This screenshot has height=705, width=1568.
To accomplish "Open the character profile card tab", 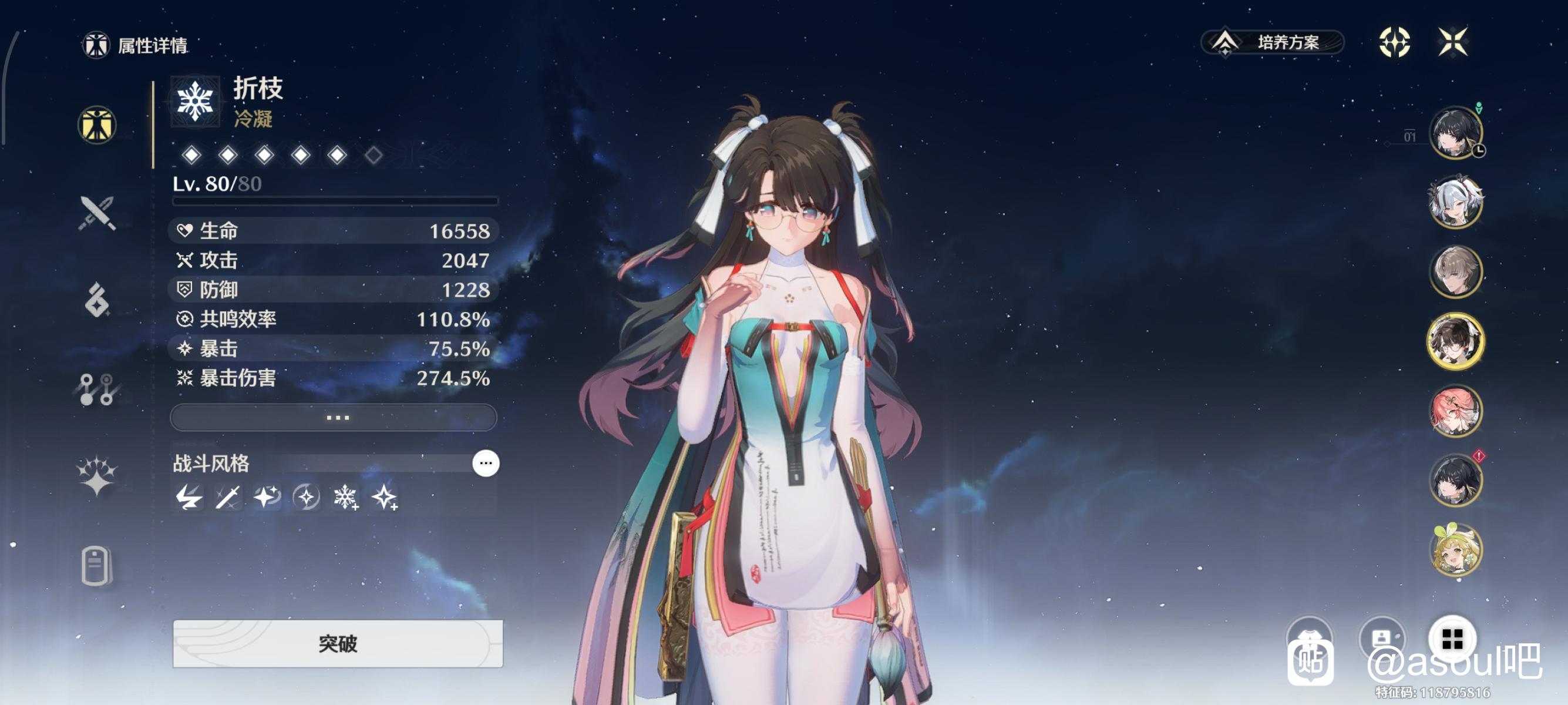I will [97, 566].
